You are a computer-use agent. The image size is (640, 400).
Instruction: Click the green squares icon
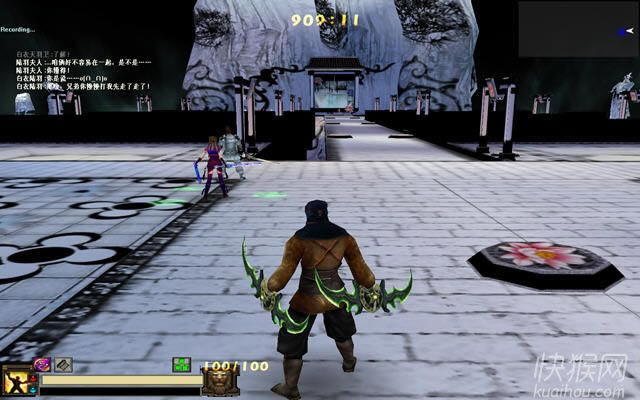[x=181, y=365]
